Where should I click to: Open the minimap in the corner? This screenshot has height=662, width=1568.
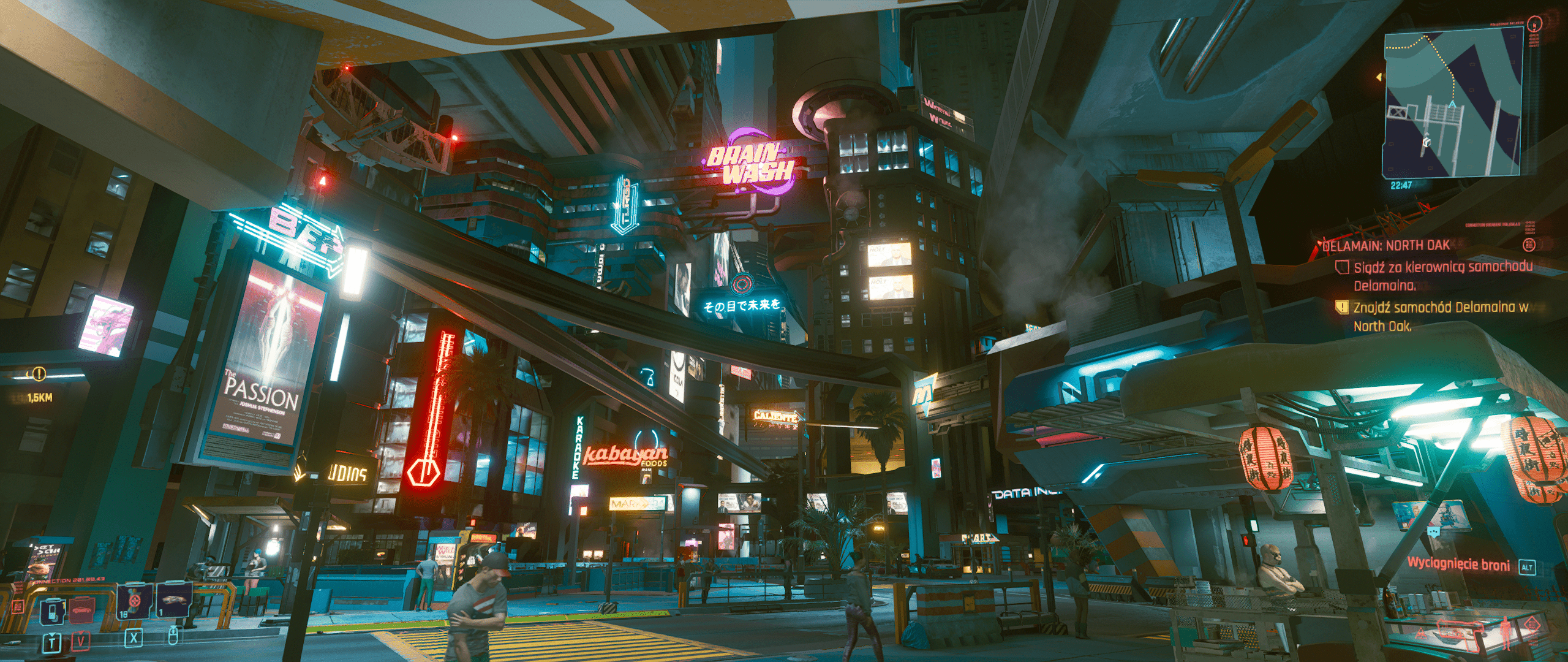click(x=1453, y=104)
